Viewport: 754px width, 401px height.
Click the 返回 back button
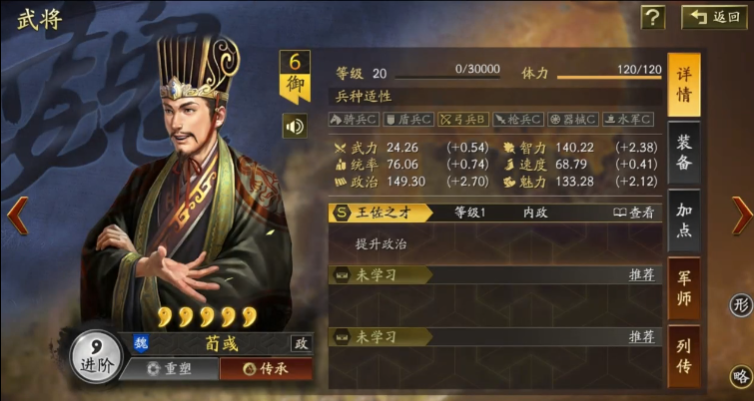click(x=714, y=16)
